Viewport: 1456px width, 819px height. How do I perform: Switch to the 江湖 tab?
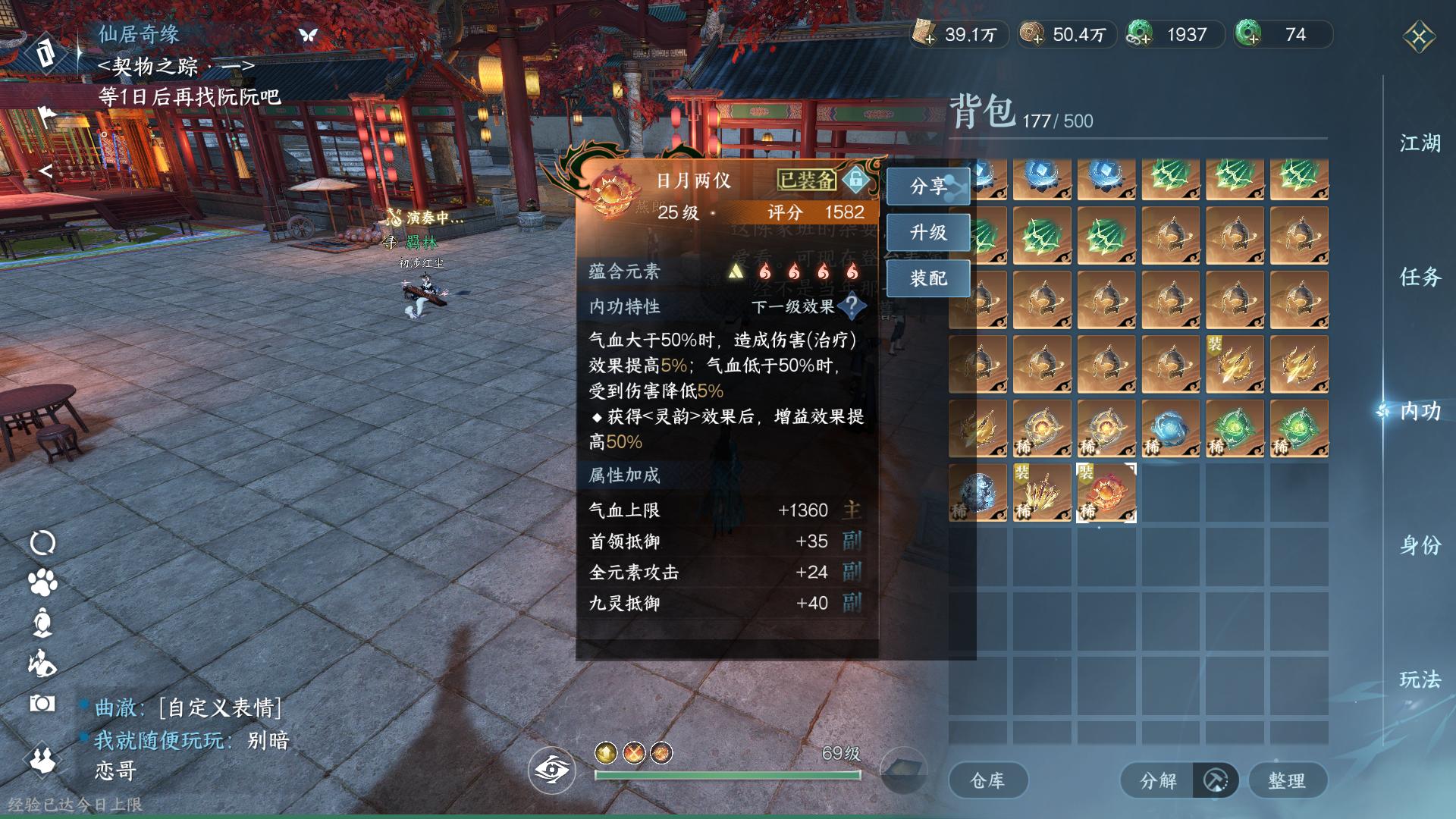[x=1420, y=143]
